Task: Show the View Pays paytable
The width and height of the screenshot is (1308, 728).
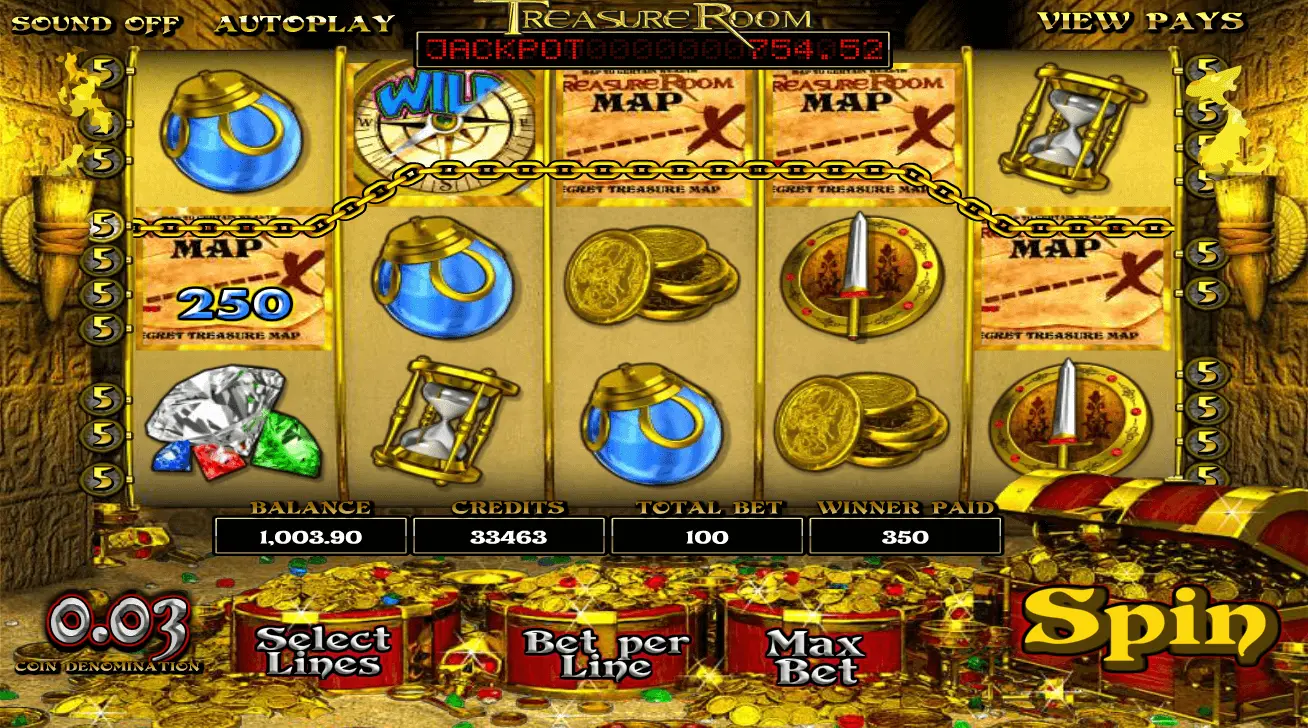Action: (x=1140, y=21)
